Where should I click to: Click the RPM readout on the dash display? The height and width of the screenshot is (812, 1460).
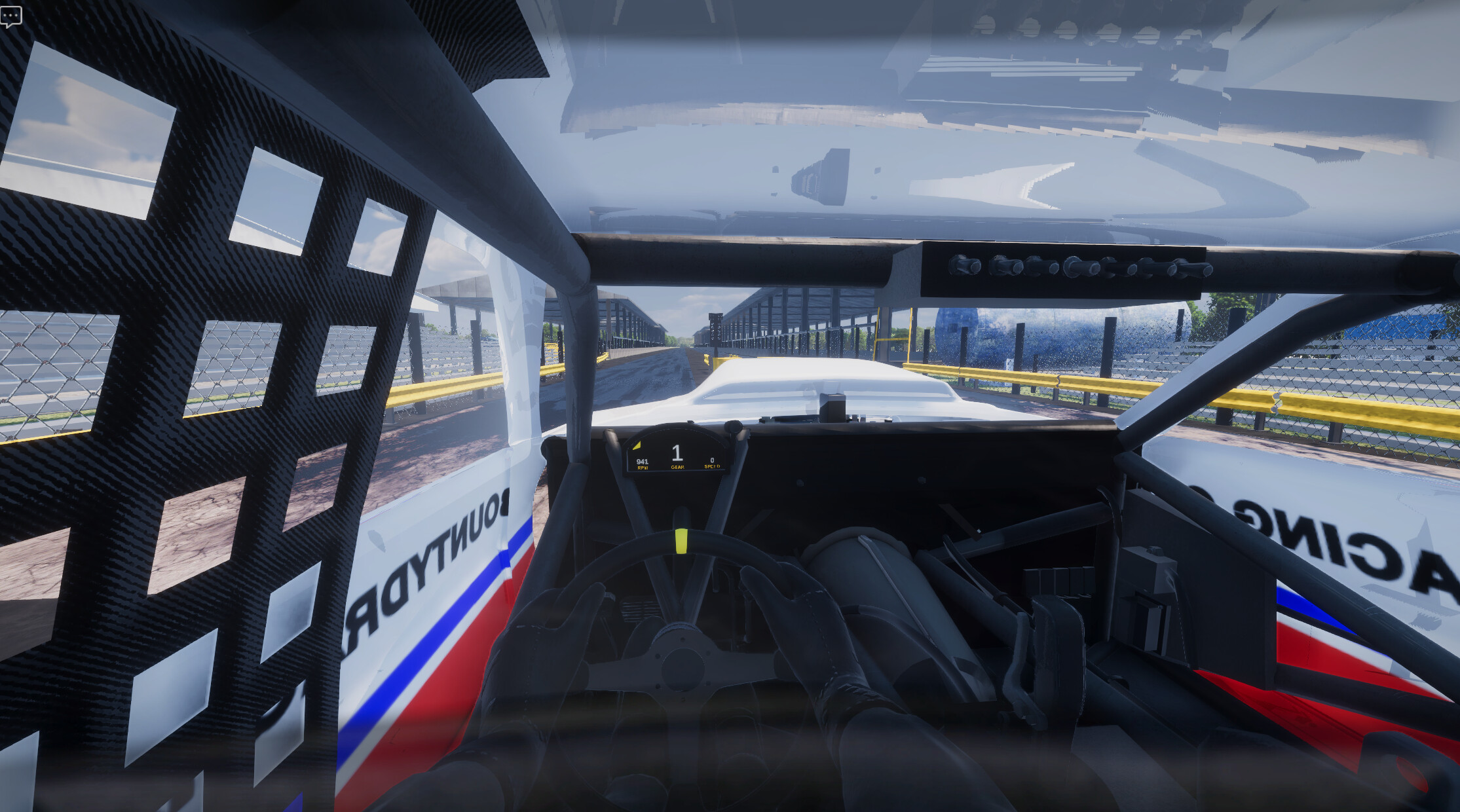(642, 464)
